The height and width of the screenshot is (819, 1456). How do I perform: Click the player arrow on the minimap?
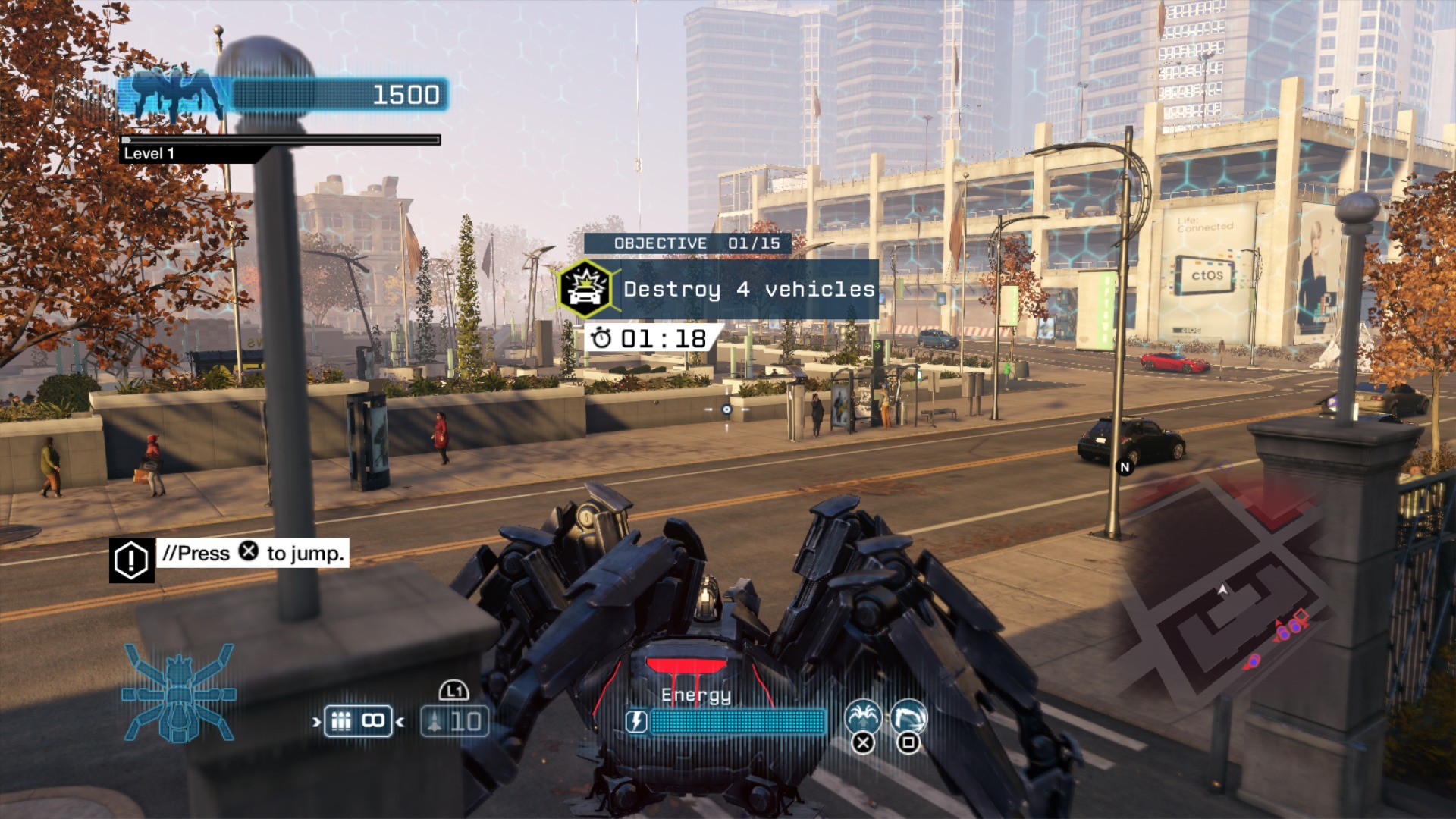[1222, 589]
